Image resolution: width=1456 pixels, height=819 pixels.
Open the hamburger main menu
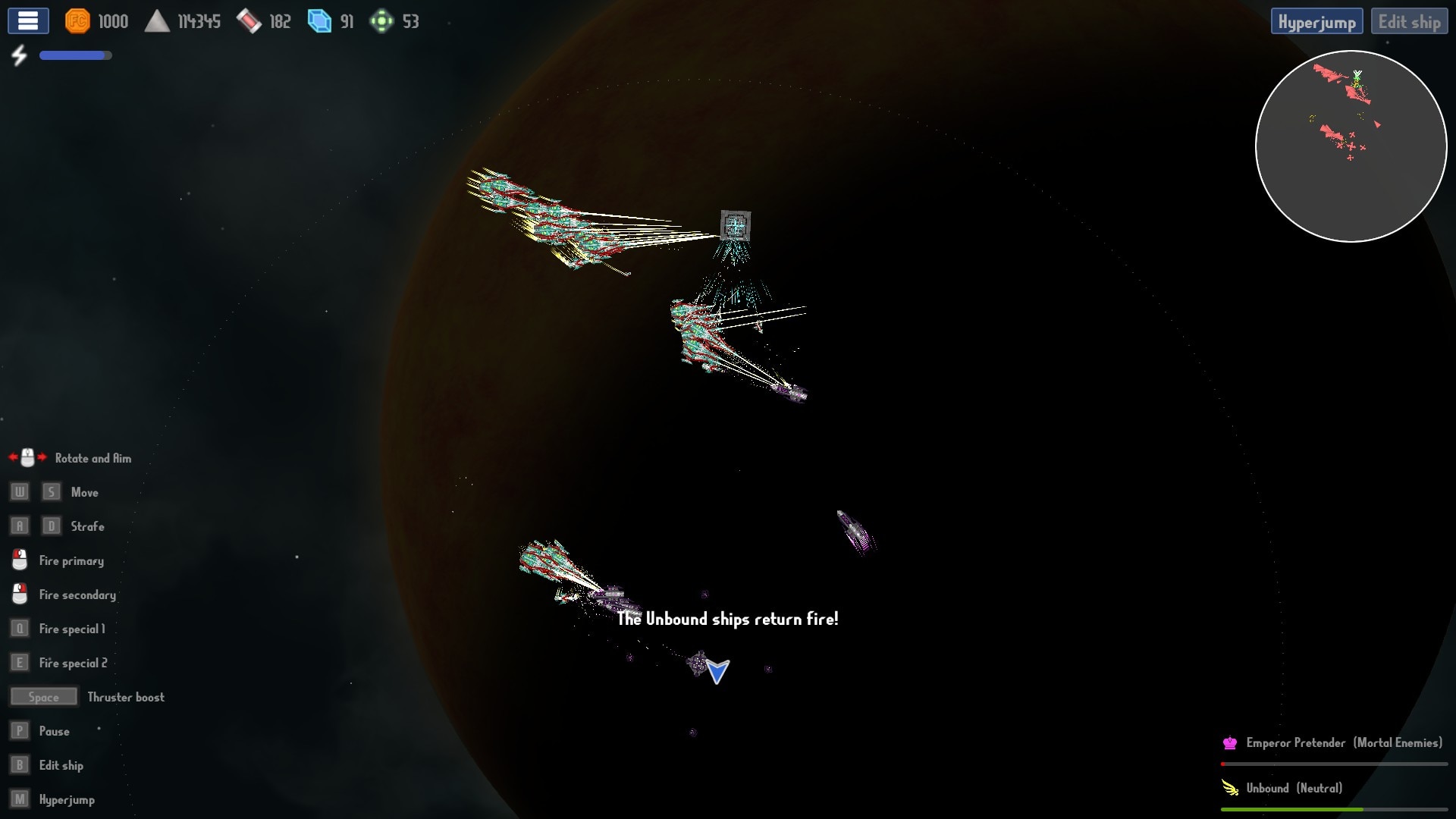pyautogui.click(x=28, y=21)
